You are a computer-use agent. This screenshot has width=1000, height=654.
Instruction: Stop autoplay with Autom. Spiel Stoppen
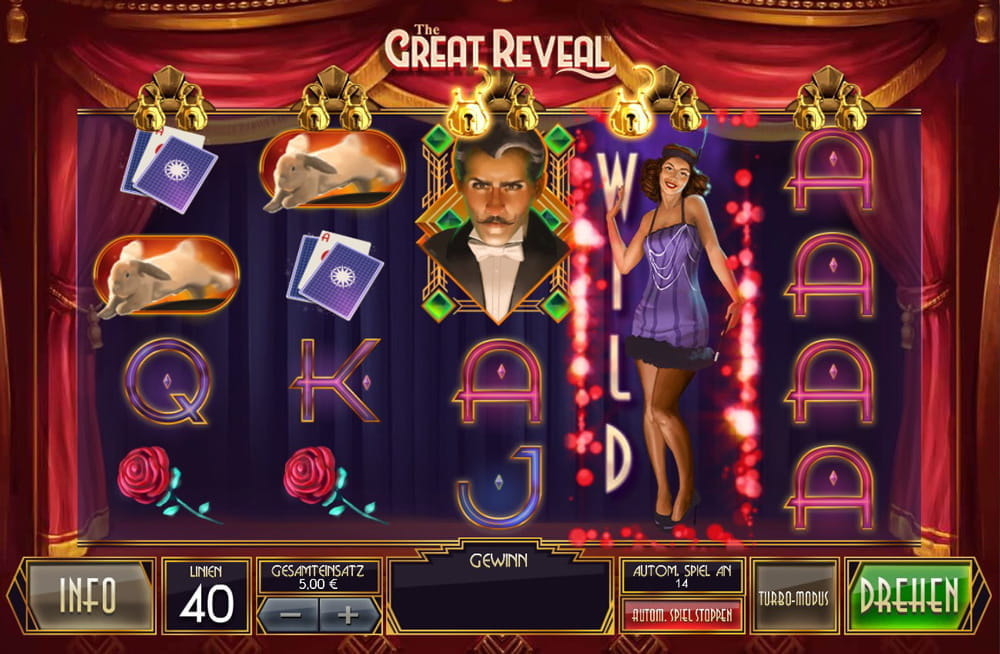683,614
